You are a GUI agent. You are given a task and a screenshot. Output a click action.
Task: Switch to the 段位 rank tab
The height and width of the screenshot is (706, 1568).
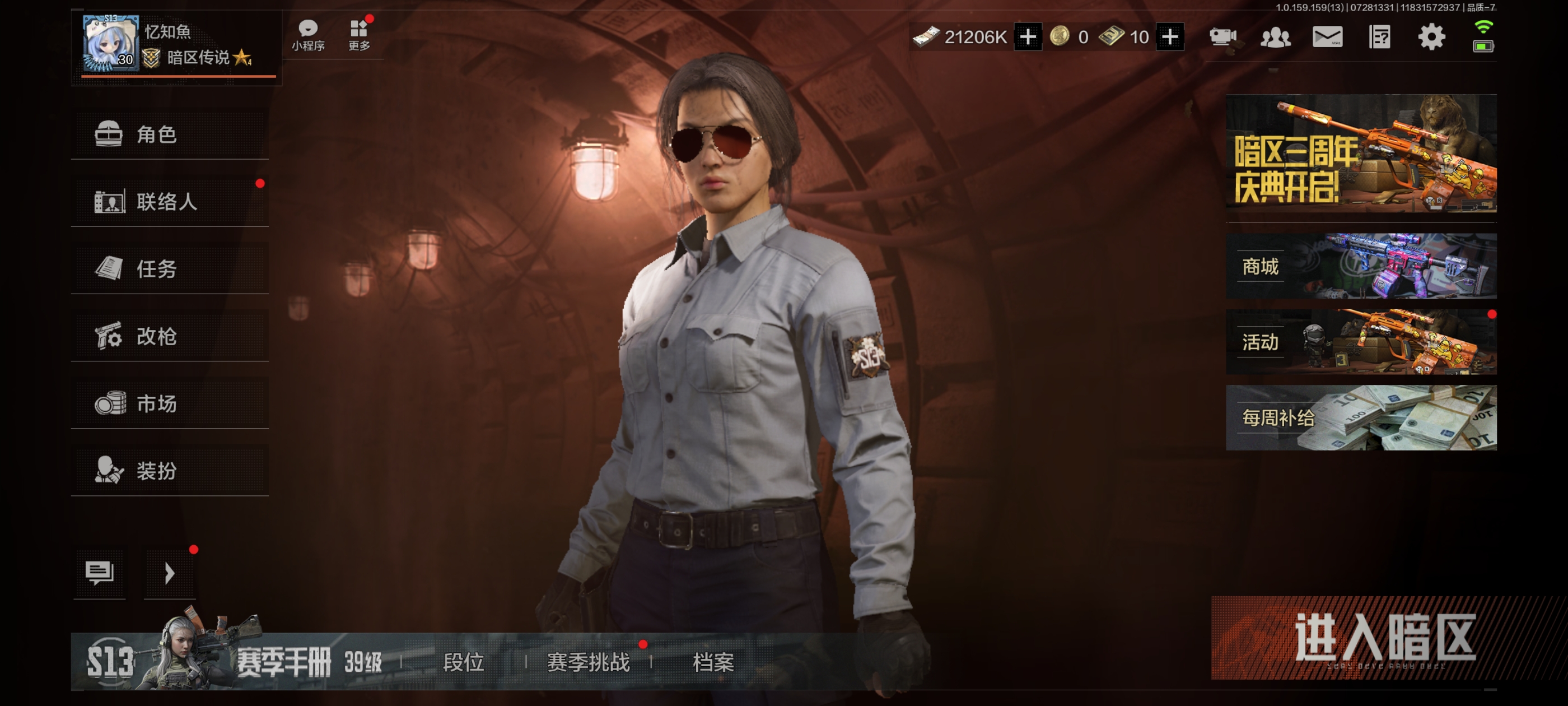coord(463,662)
